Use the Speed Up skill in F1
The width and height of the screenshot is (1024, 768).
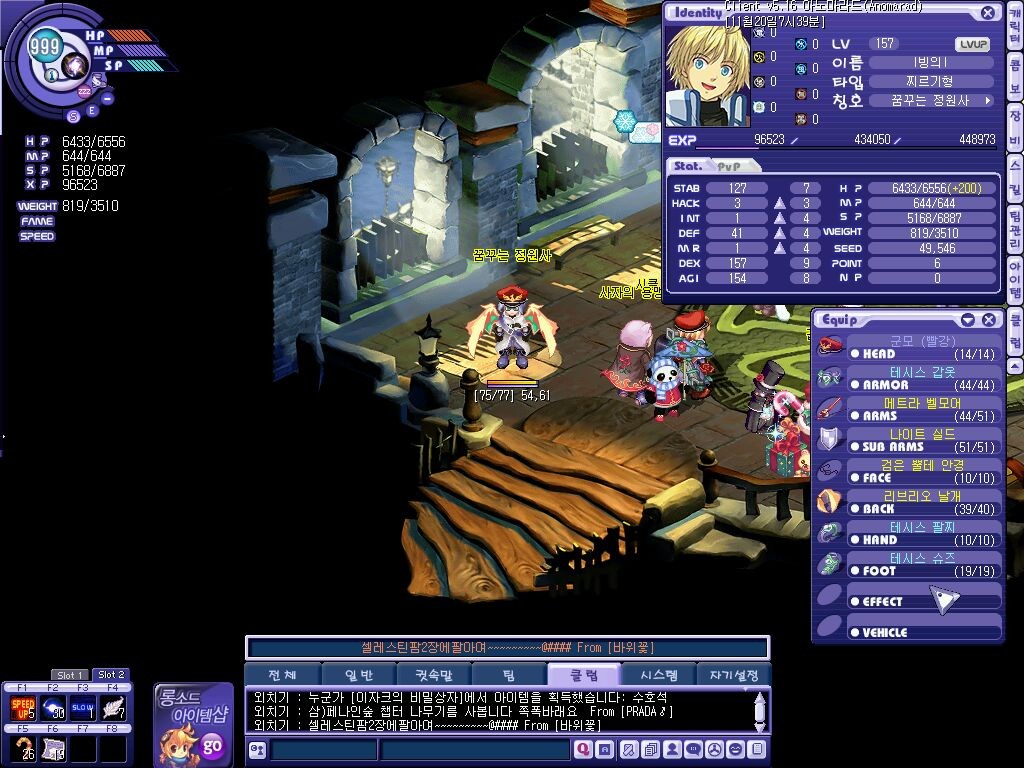22,708
